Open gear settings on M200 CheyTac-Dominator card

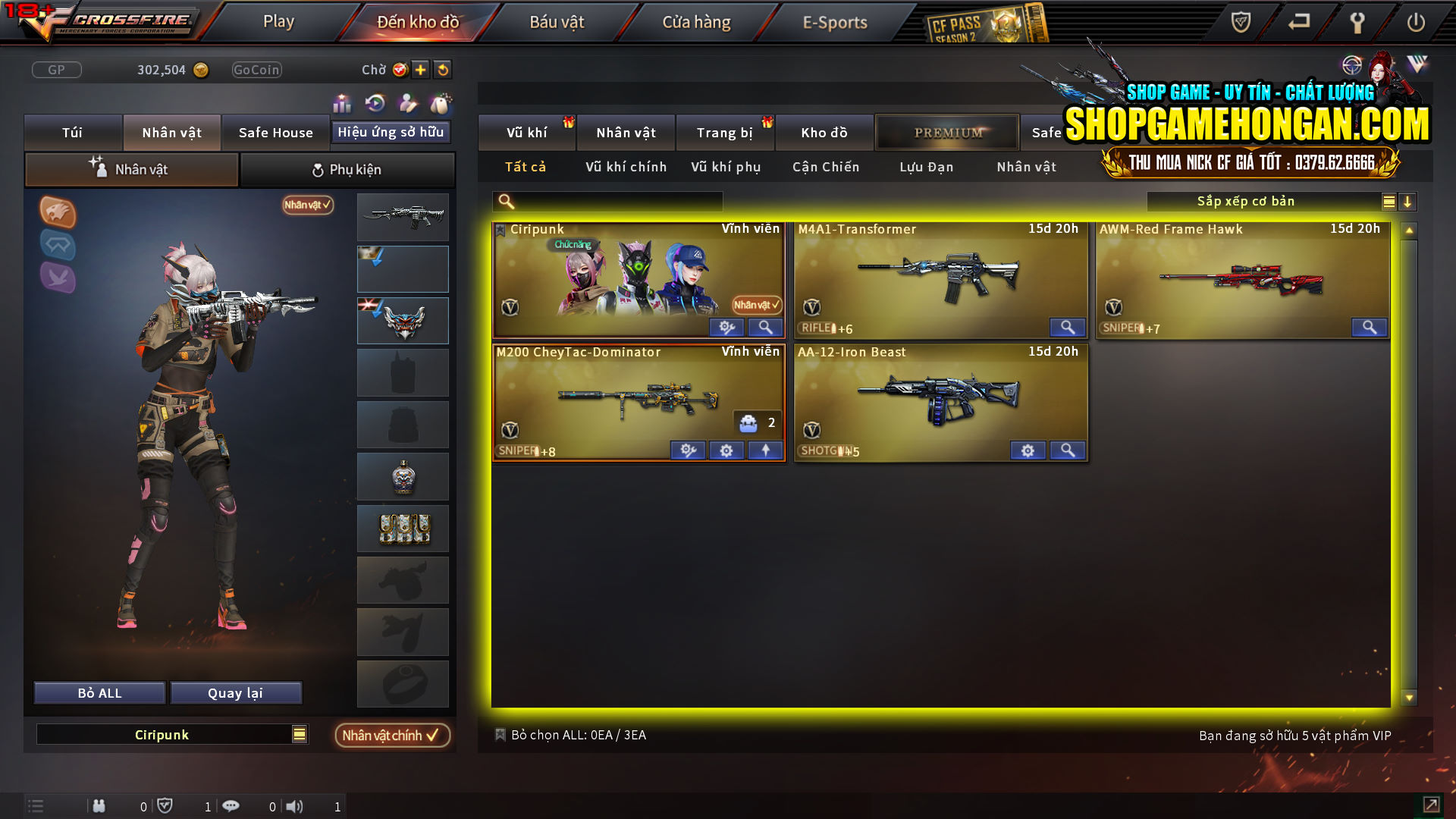click(726, 450)
